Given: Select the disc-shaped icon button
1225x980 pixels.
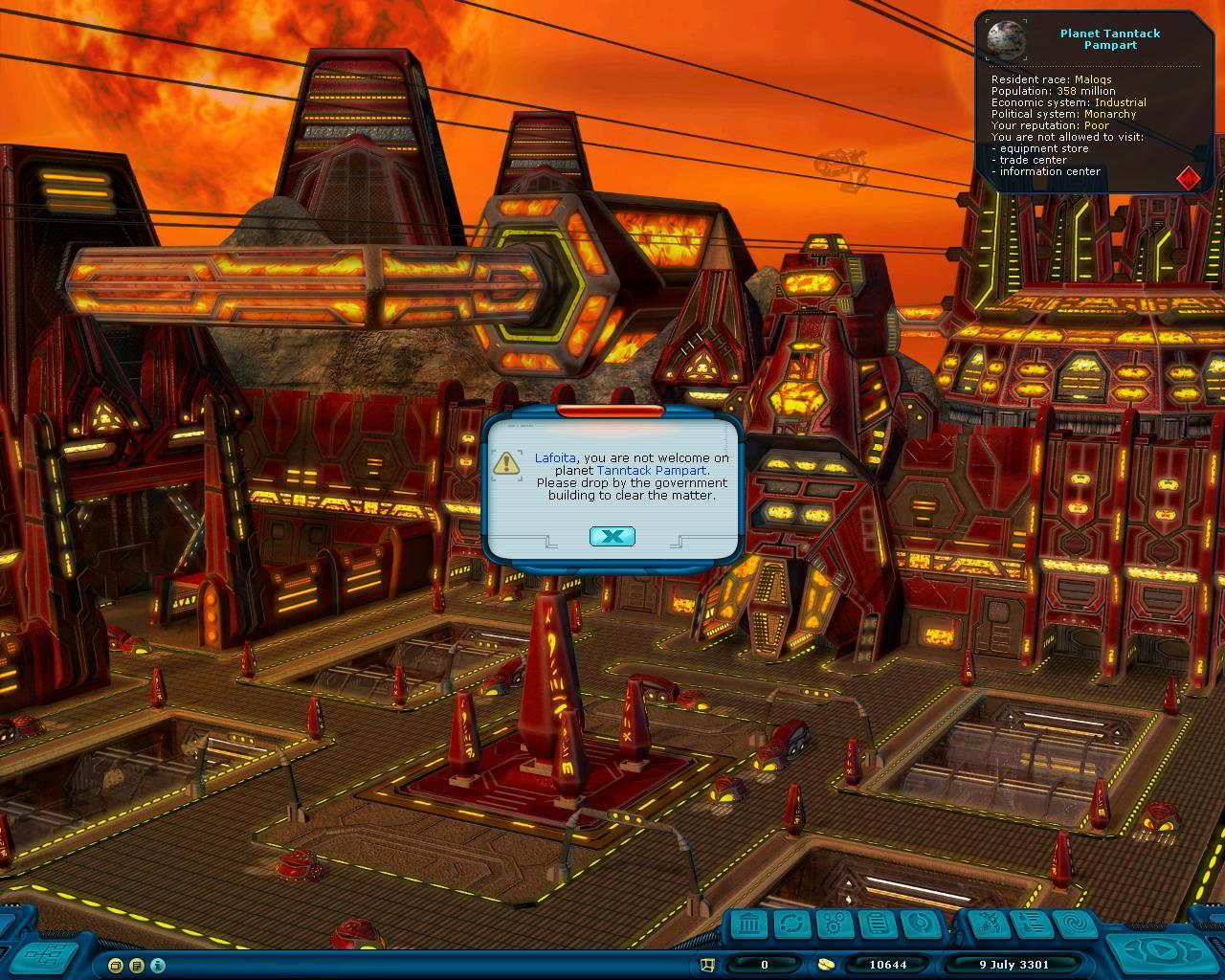Looking at the screenshot, I should [916, 924].
